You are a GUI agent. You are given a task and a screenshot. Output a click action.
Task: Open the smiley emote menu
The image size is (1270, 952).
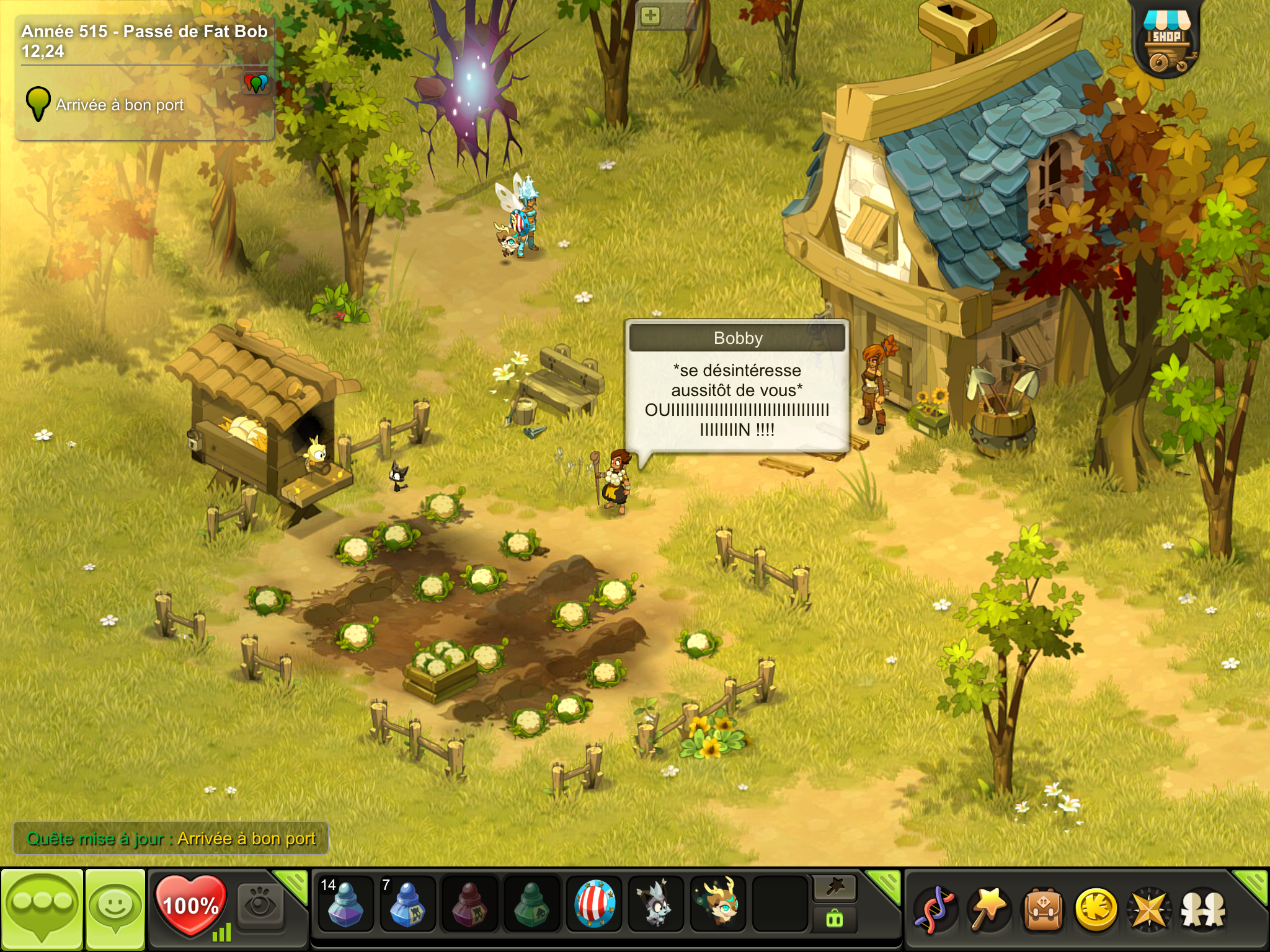click(115, 909)
